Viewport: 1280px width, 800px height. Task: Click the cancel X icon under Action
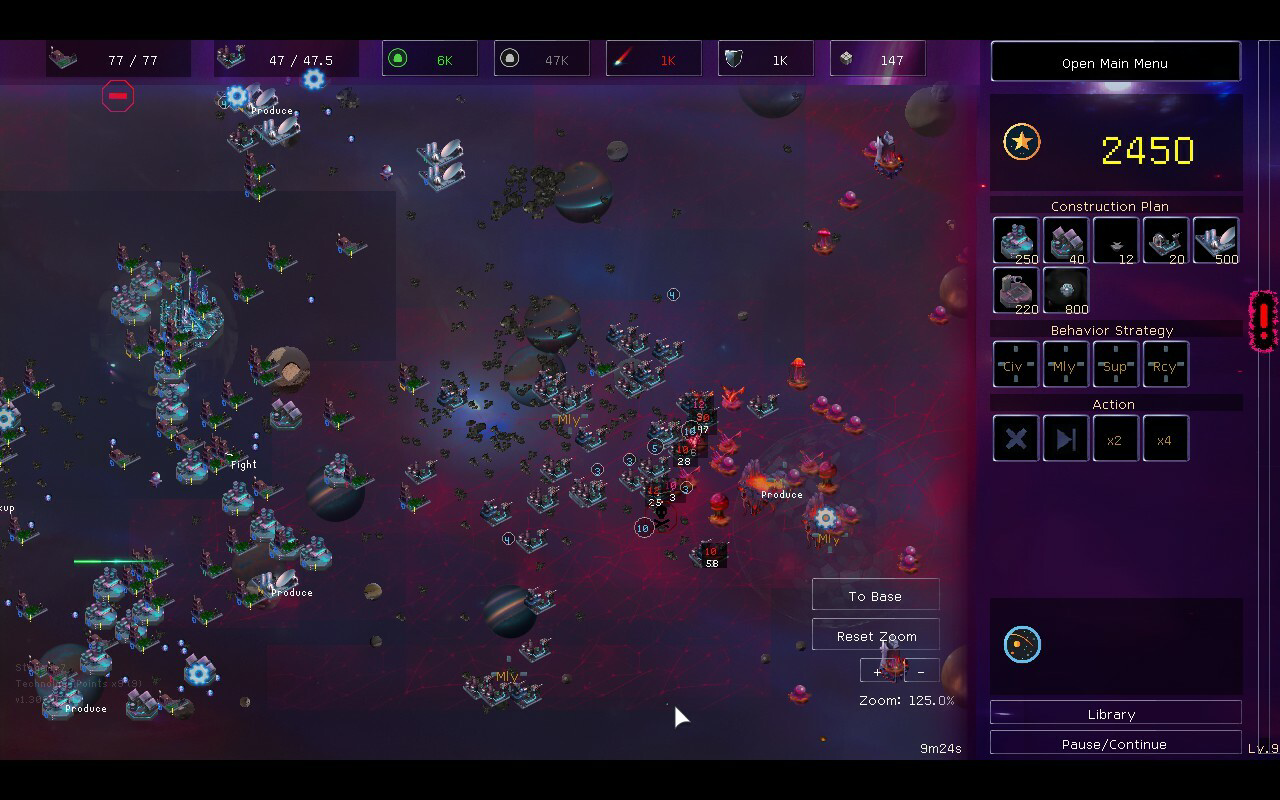point(1015,438)
